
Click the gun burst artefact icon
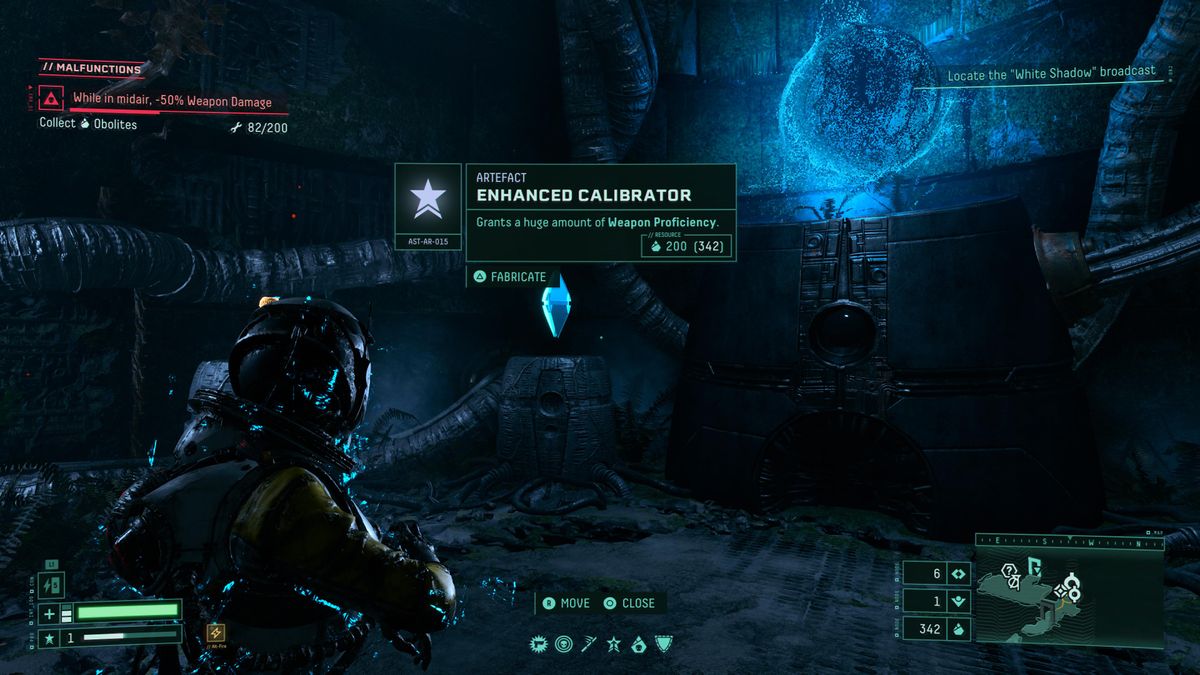[538, 644]
